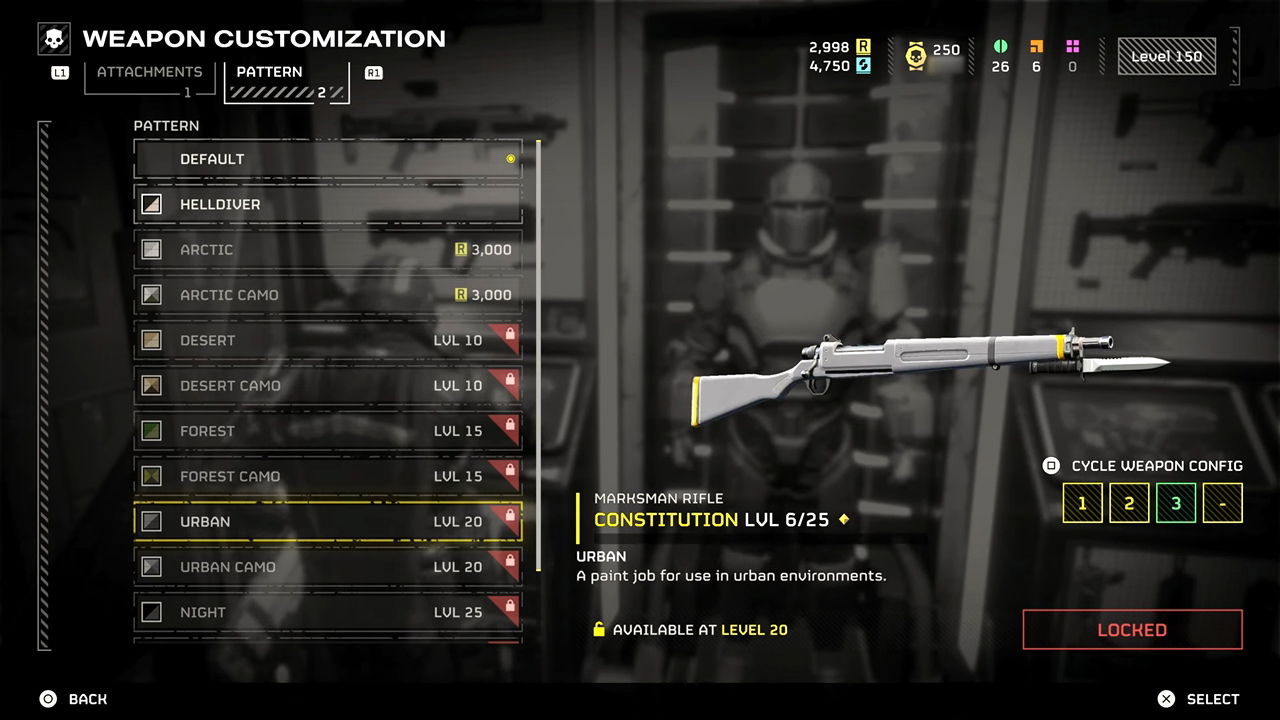Viewport: 1280px width, 720px height.
Task: Choose the Desert Camo pattern row
Action: (x=328, y=386)
